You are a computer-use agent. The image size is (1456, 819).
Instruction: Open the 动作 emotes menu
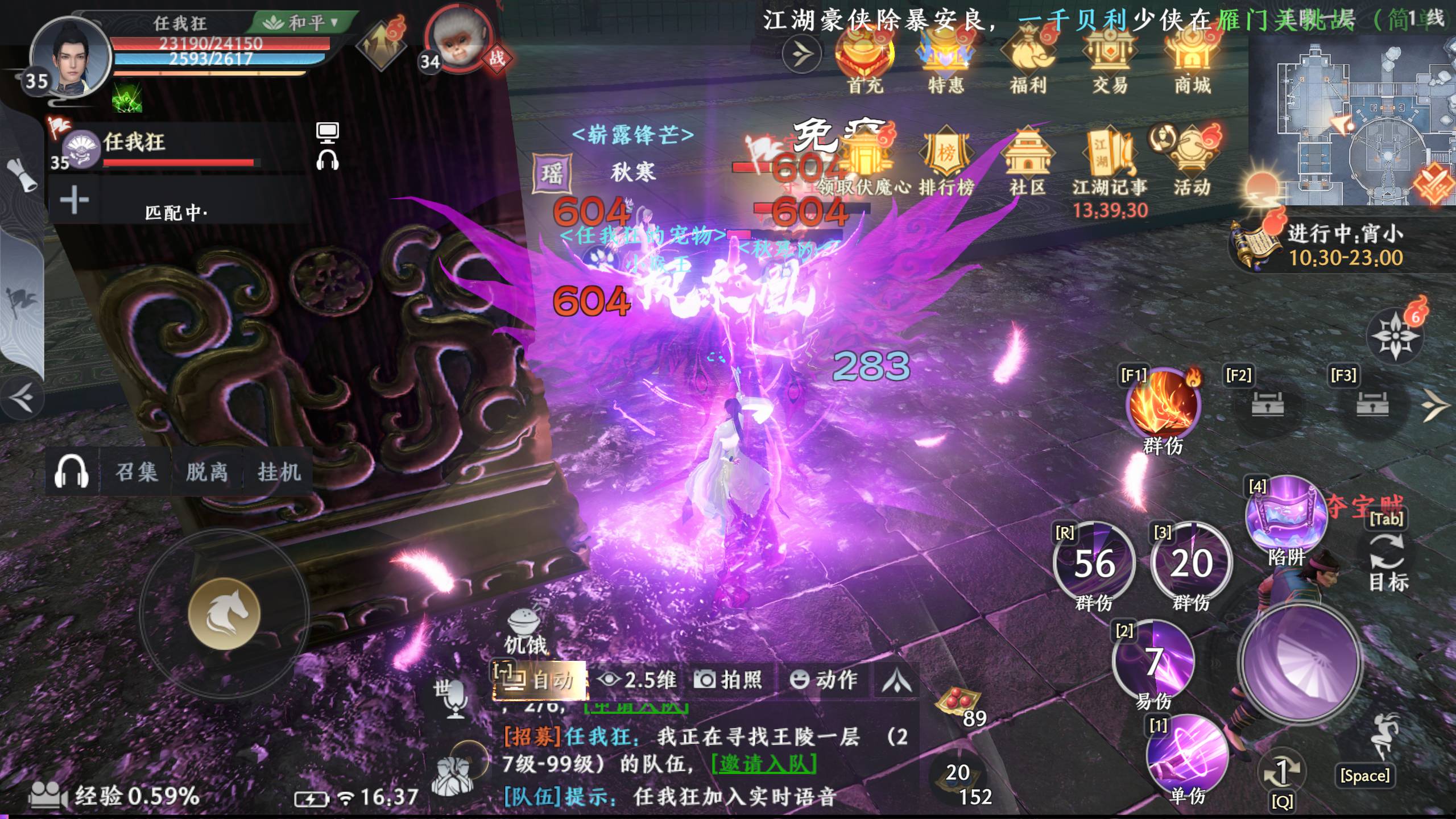coord(824,680)
